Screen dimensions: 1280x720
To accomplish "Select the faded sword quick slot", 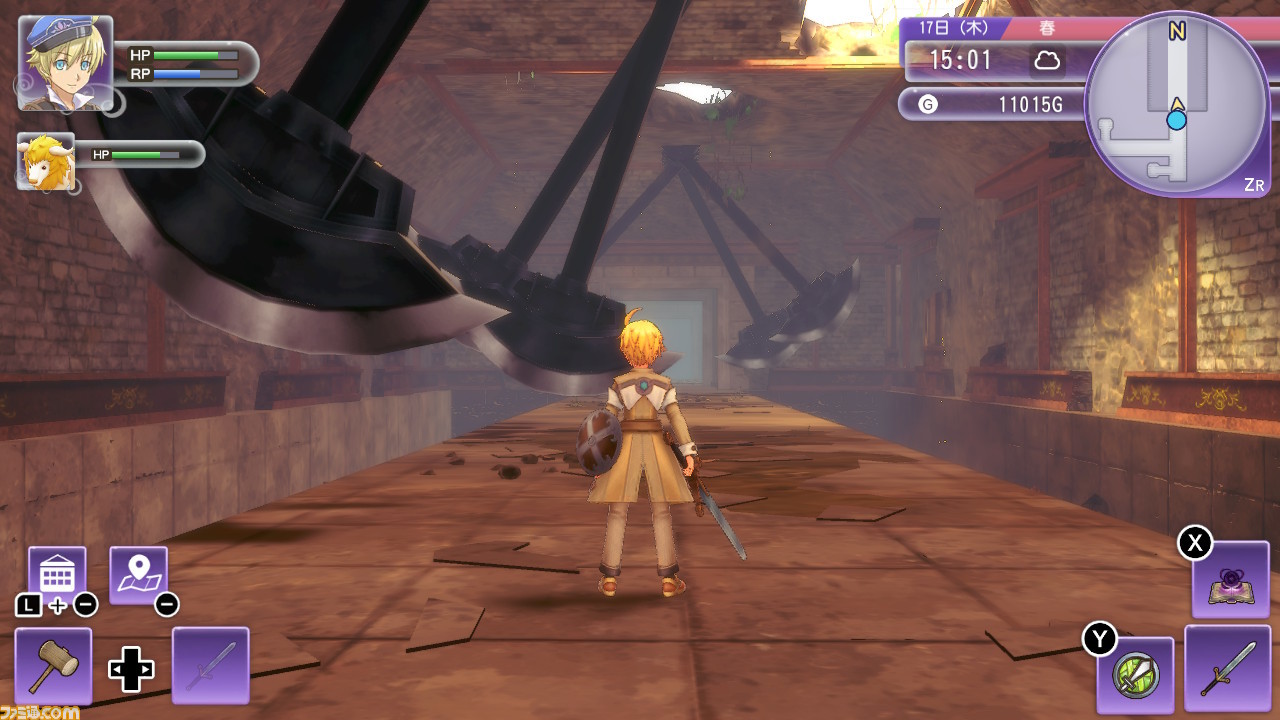I will pyautogui.click(x=210, y=665).
